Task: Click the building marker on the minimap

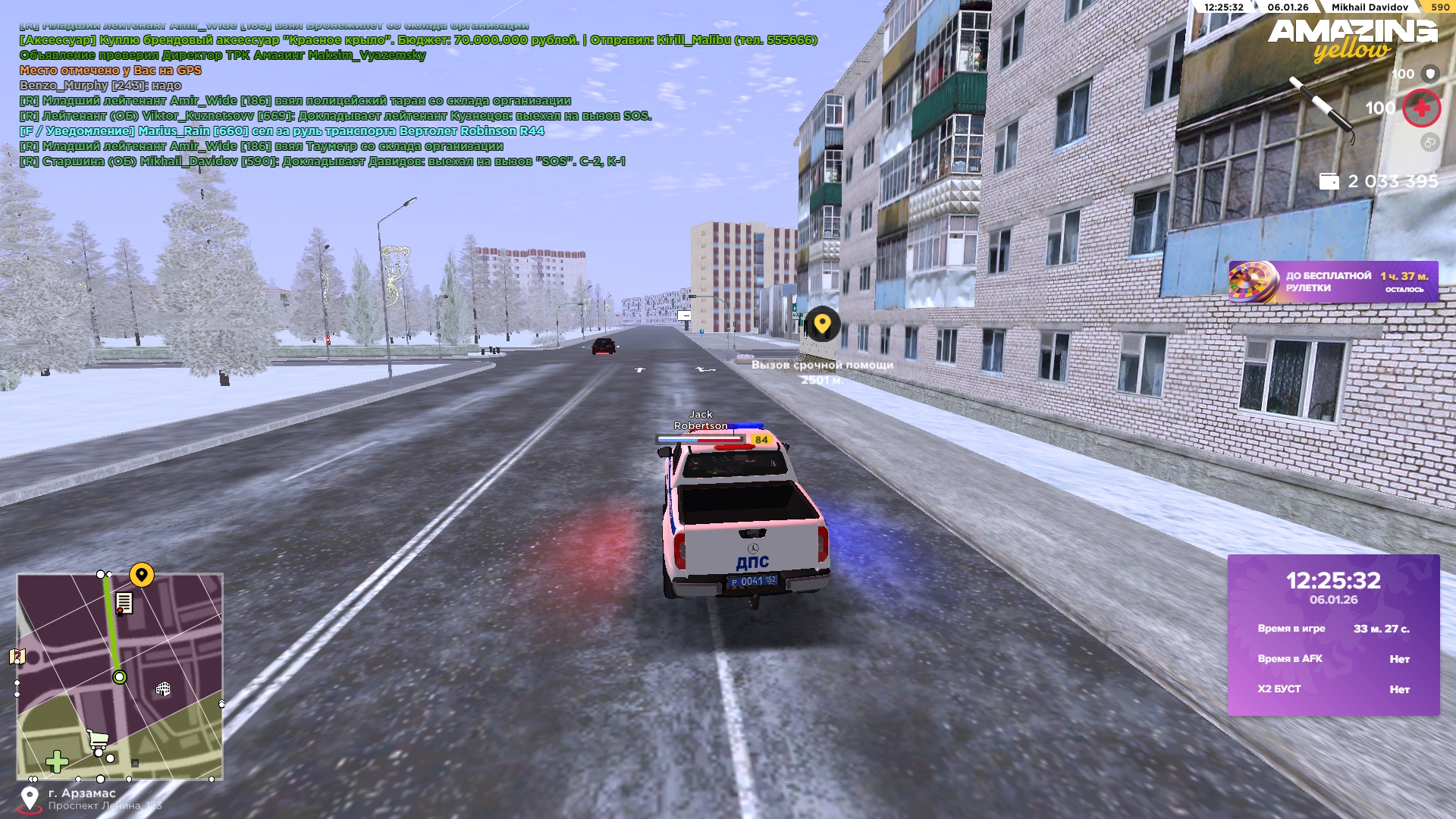Action: pyautogui.click(x=163, y=689)
